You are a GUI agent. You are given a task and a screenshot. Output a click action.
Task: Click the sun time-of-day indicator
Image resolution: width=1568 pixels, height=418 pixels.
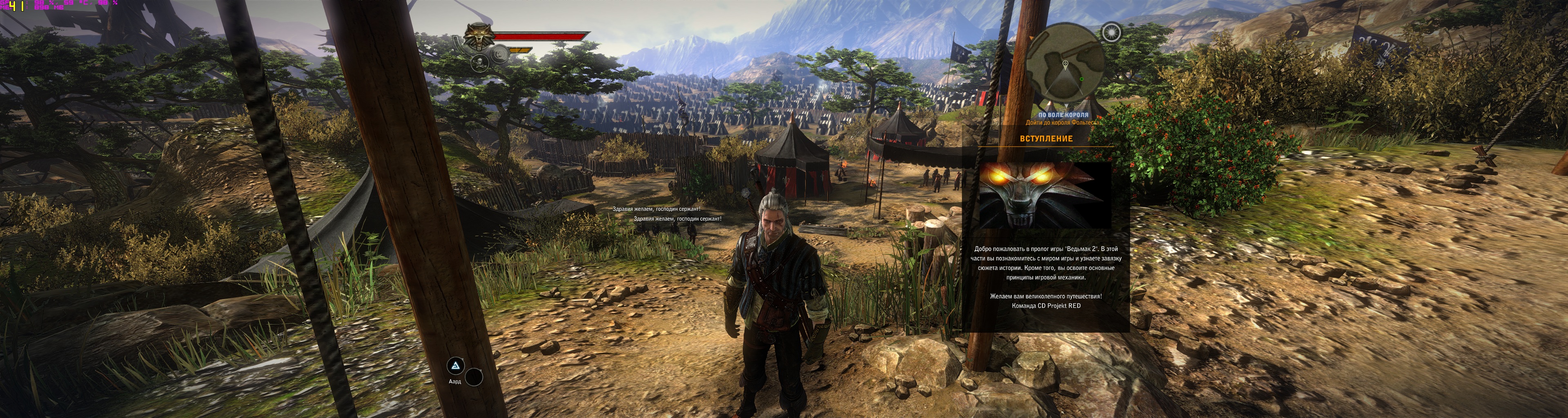[x=1111, y=32]
